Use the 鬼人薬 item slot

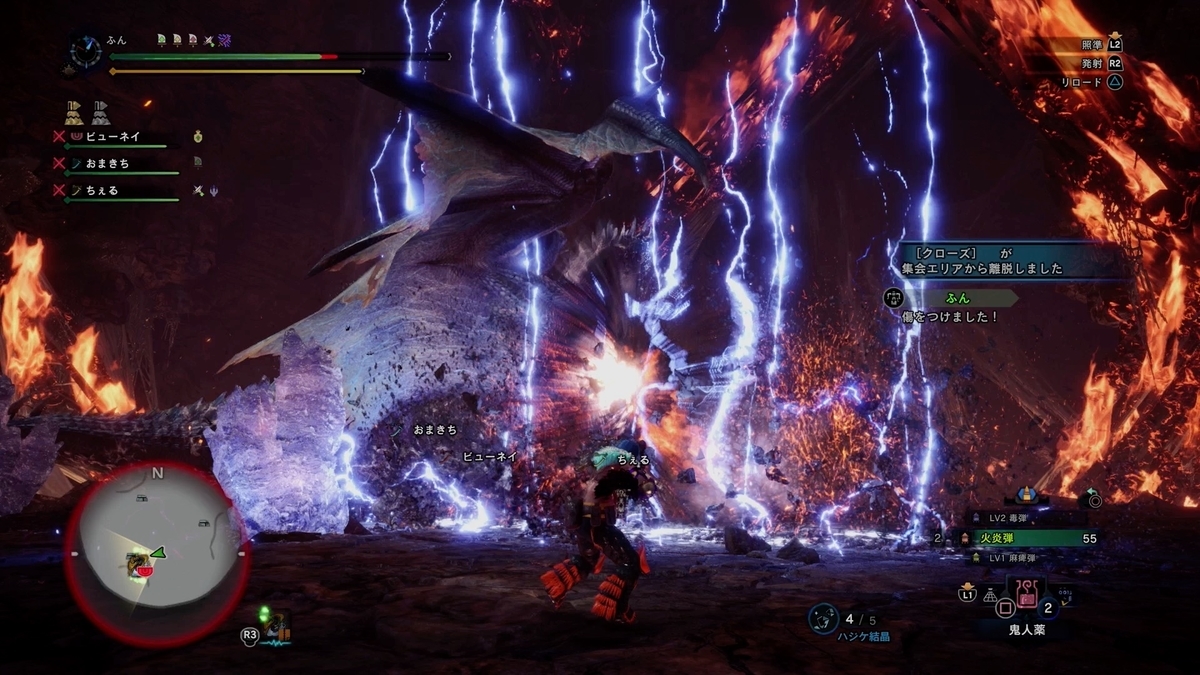(x=1027, y=600)
